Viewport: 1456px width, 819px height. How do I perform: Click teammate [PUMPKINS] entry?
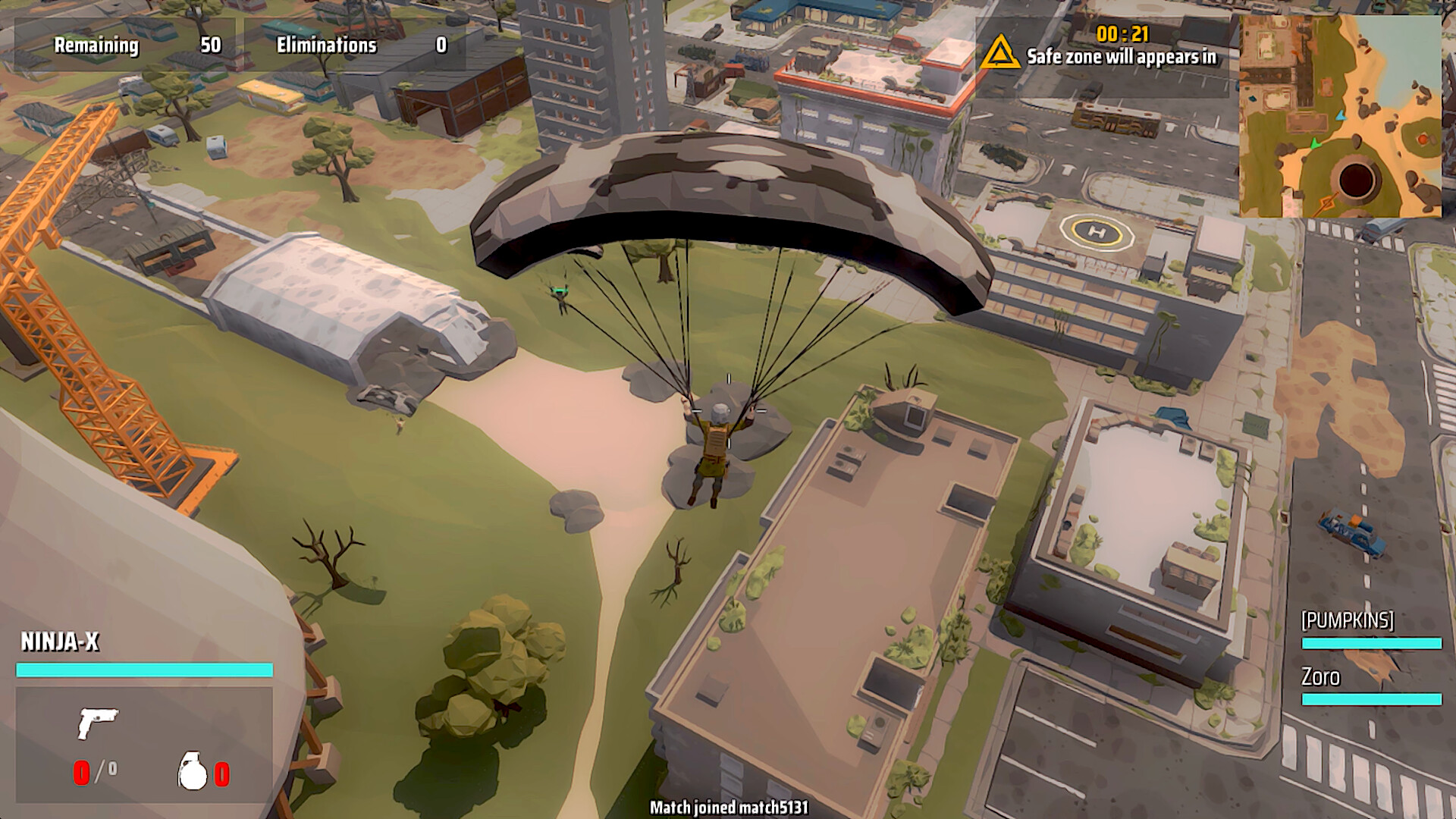[1348, 620]
